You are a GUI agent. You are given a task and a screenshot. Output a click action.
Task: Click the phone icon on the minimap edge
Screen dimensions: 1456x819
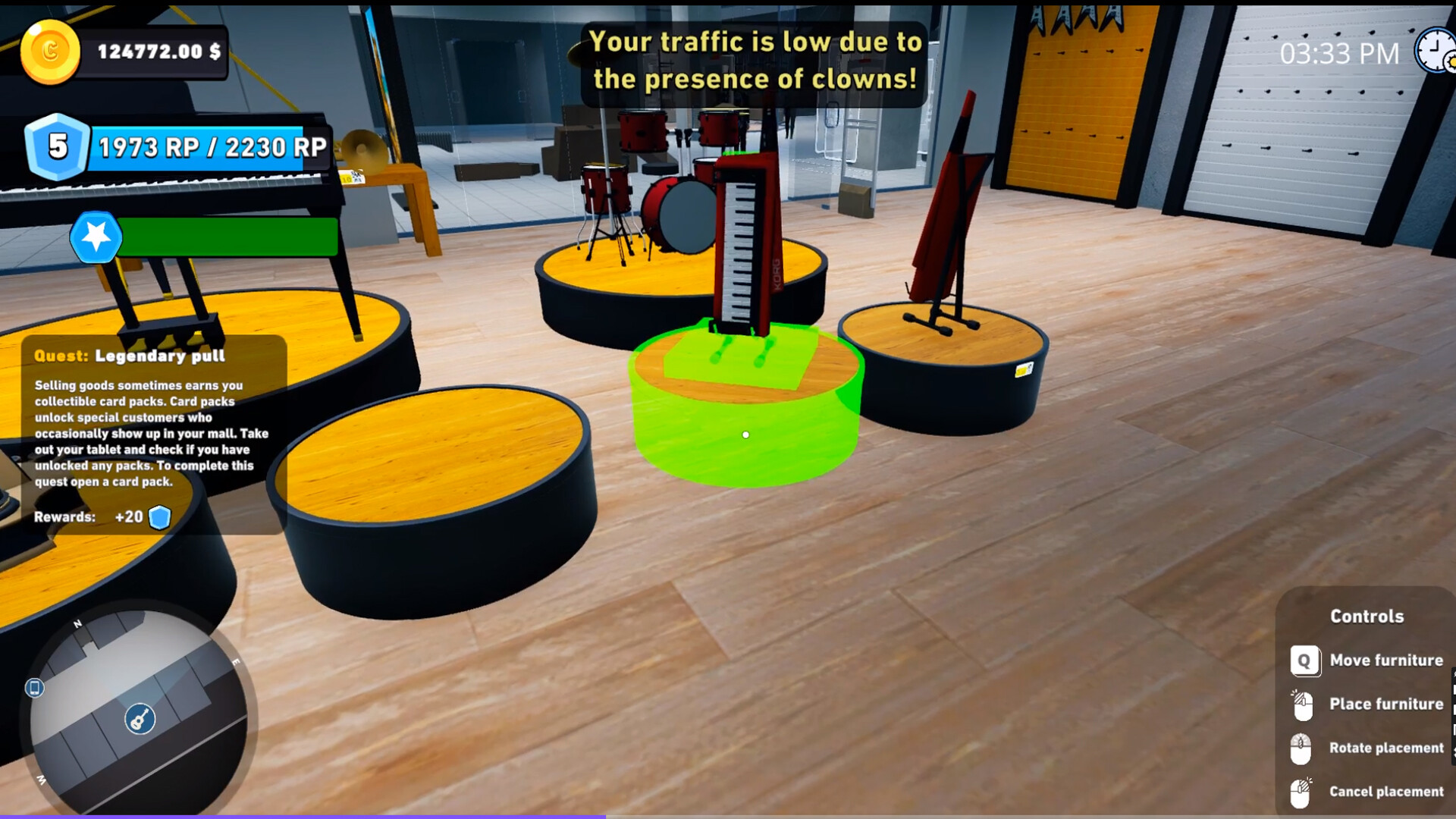tap(33, 686)
